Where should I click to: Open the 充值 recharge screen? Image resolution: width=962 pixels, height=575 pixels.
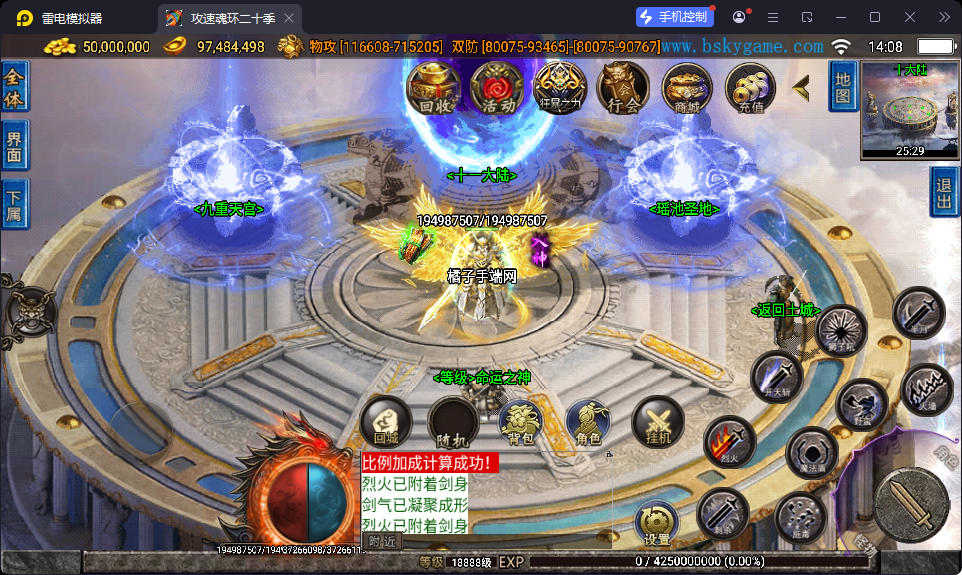point(751,88)
